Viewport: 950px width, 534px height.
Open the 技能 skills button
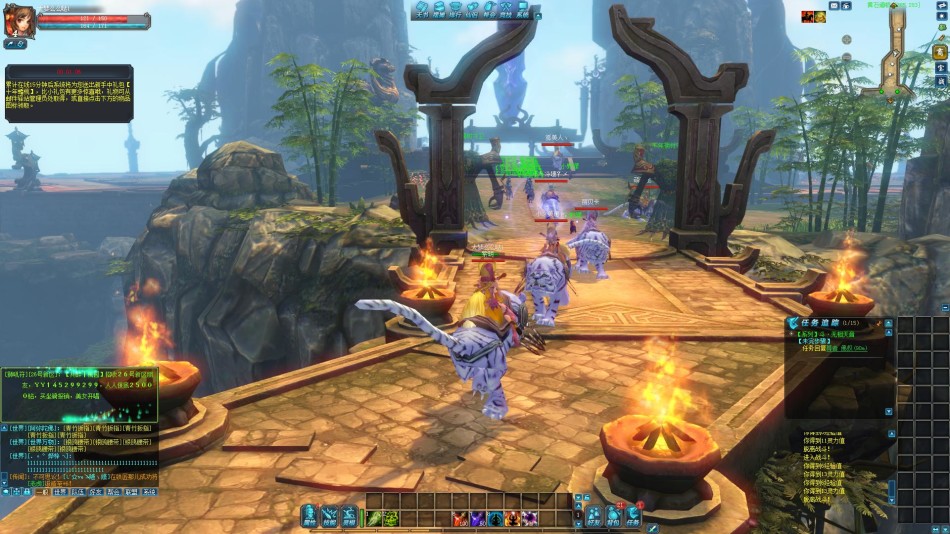(329, 514)
